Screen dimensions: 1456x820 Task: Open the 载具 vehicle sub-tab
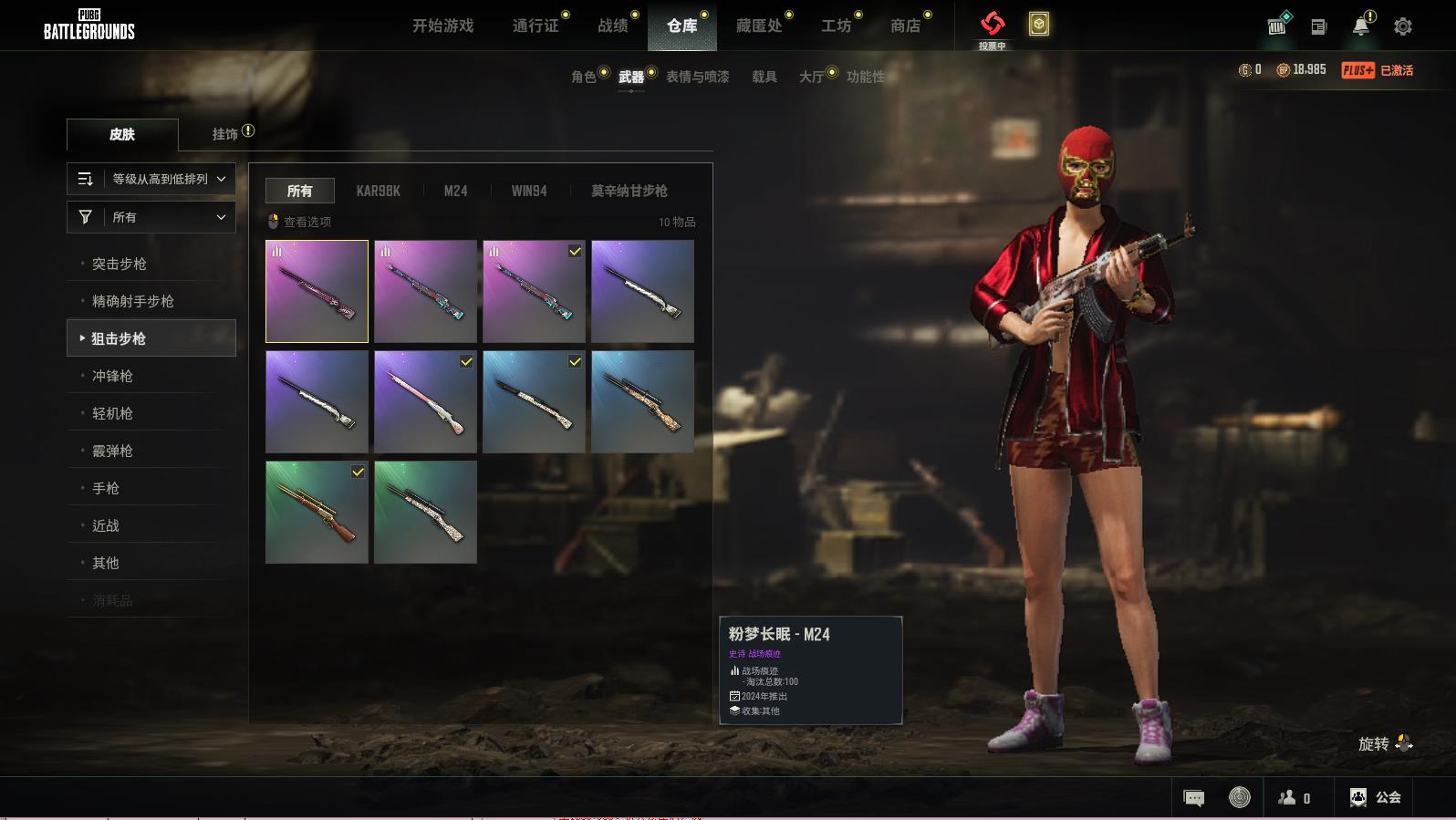click(x=764, y=77)
